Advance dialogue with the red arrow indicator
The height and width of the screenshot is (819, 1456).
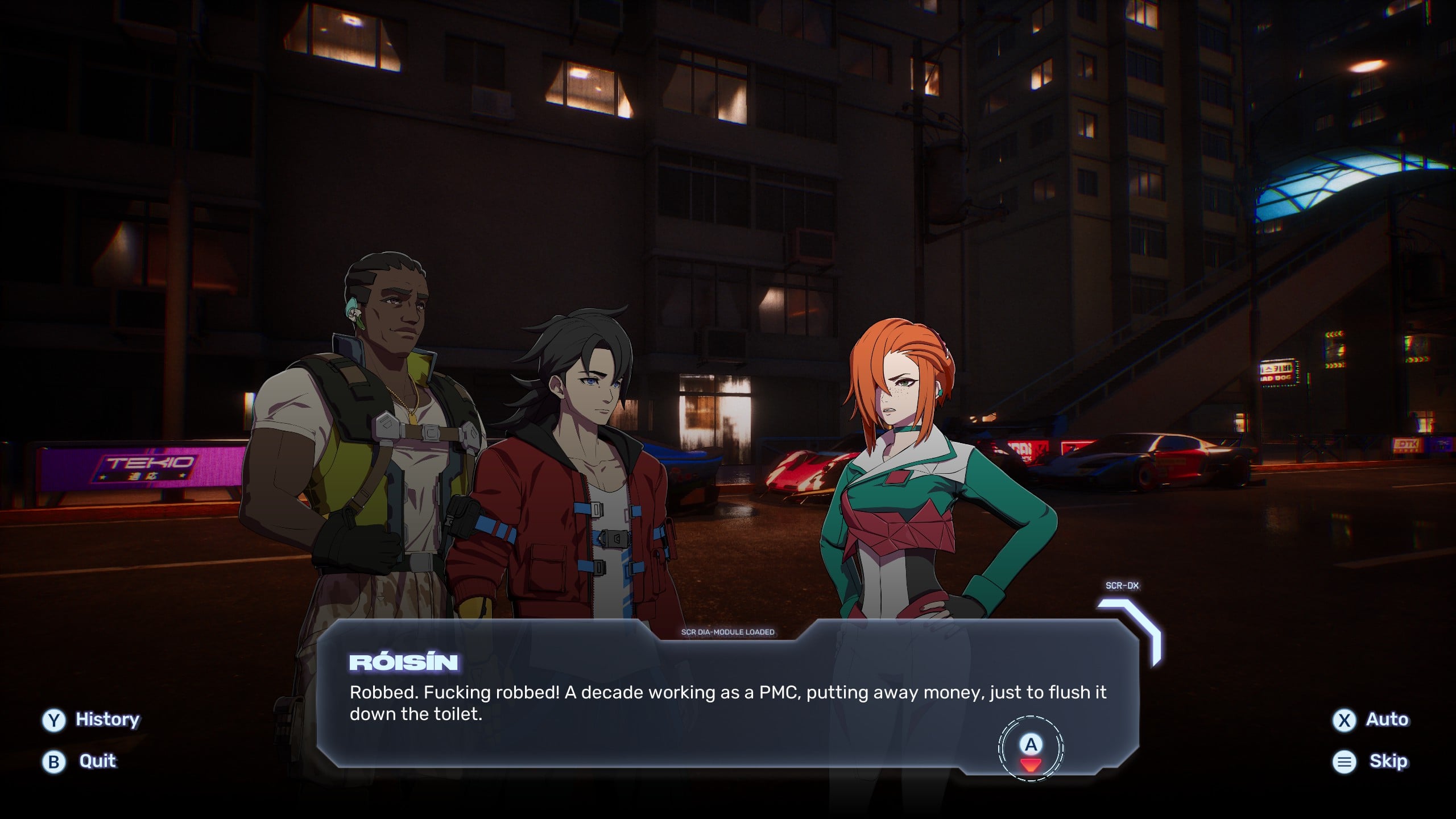(x=1031, y=763)
